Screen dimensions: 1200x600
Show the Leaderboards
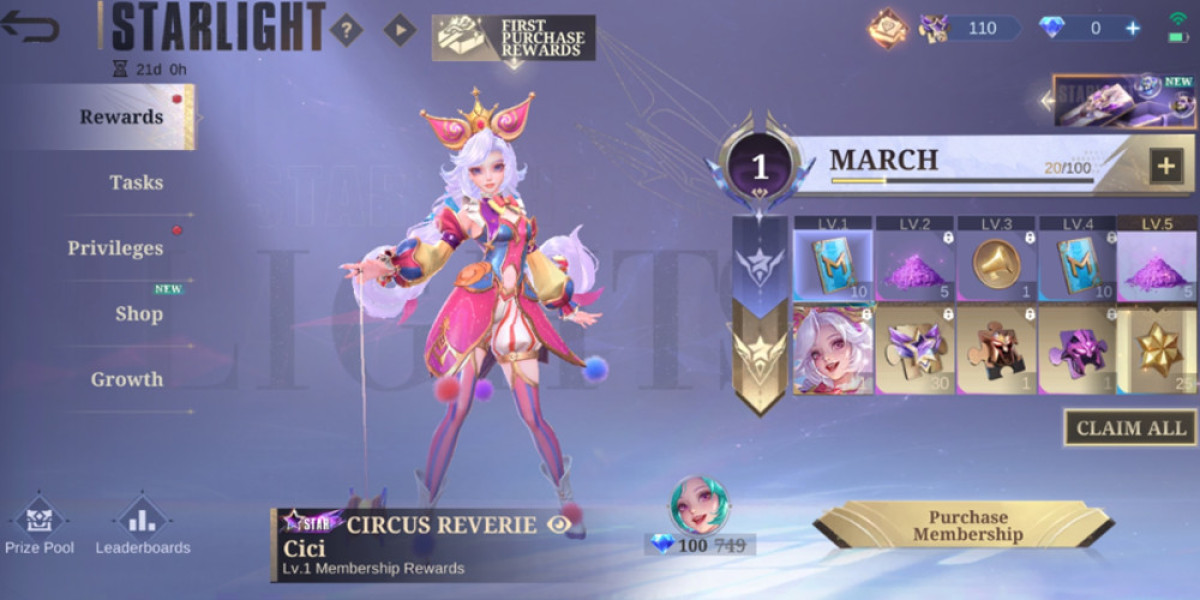coord(142,523)
